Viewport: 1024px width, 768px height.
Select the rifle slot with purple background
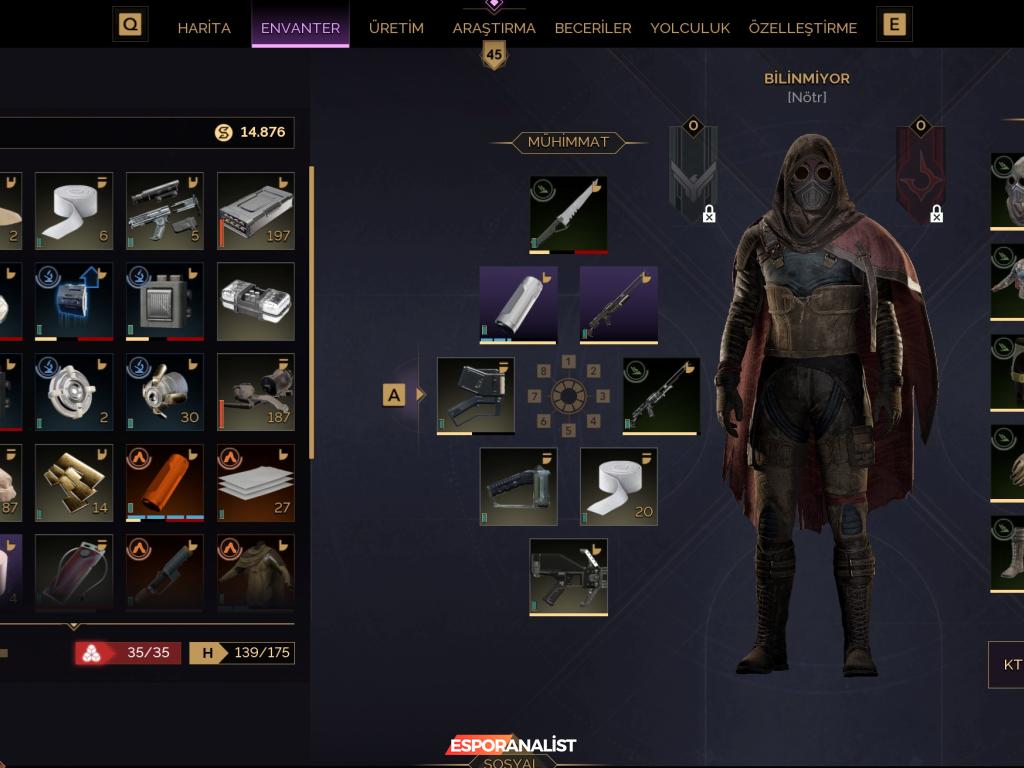pyautogui.click(x=619, y=304)
